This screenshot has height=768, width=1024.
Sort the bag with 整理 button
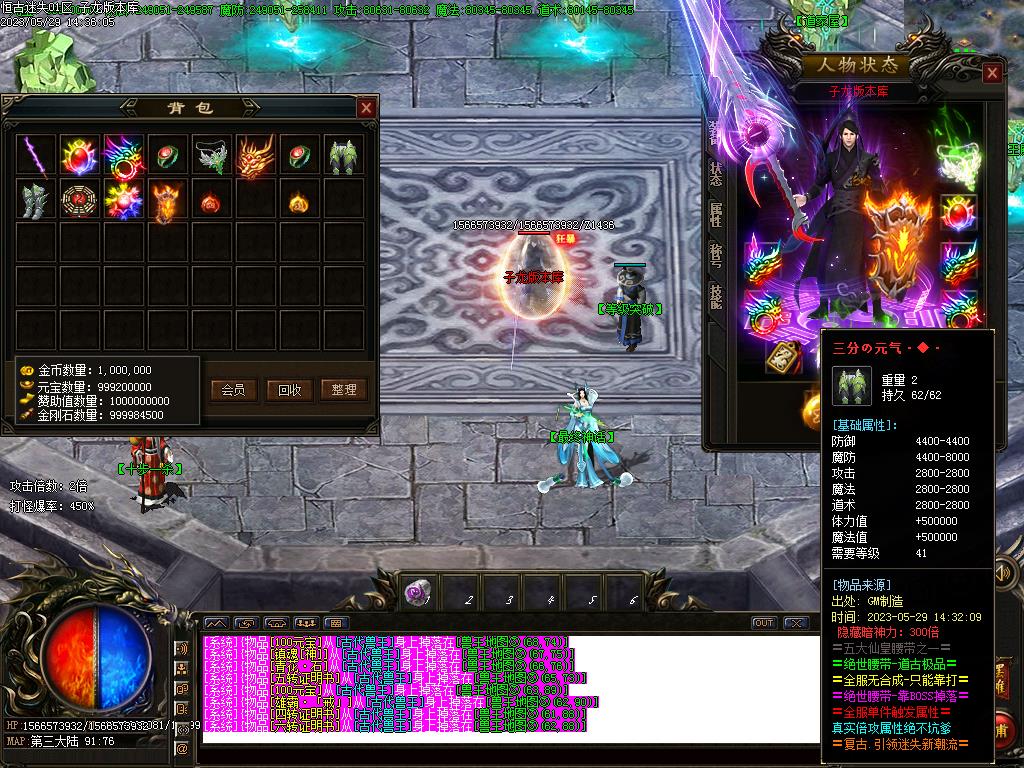[x=344, y=390]
